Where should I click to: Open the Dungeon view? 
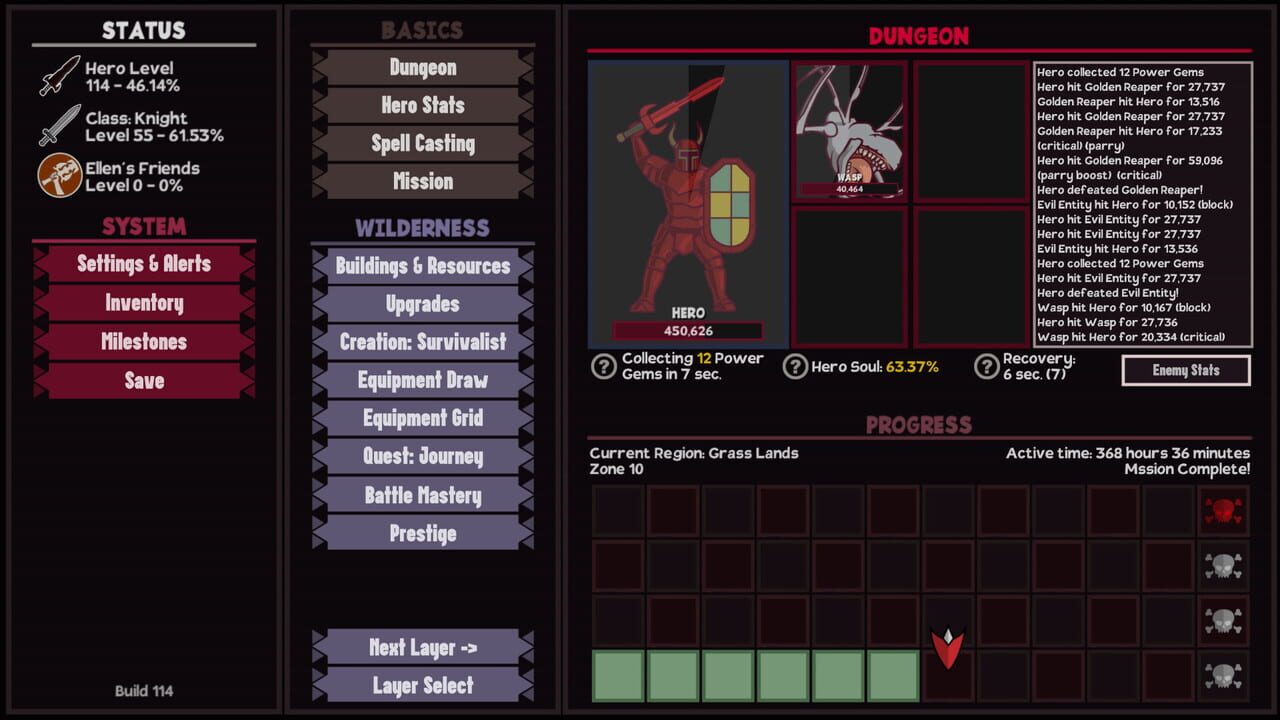tap(421, 67)
